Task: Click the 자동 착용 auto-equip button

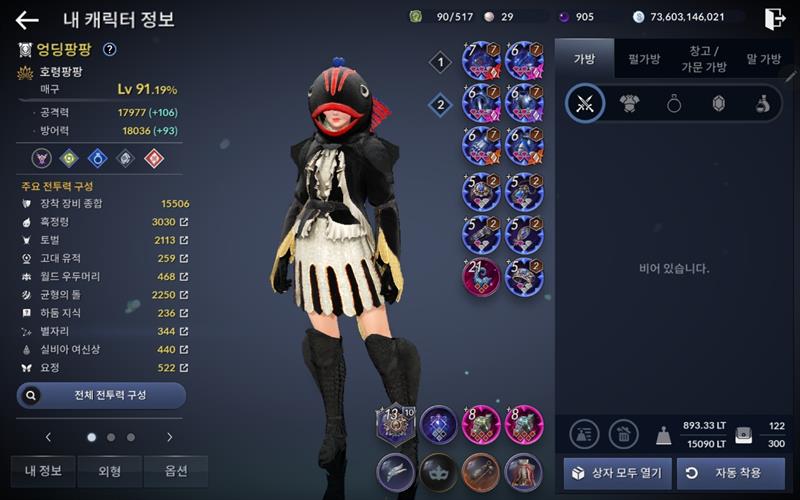Action: point(730,473)
